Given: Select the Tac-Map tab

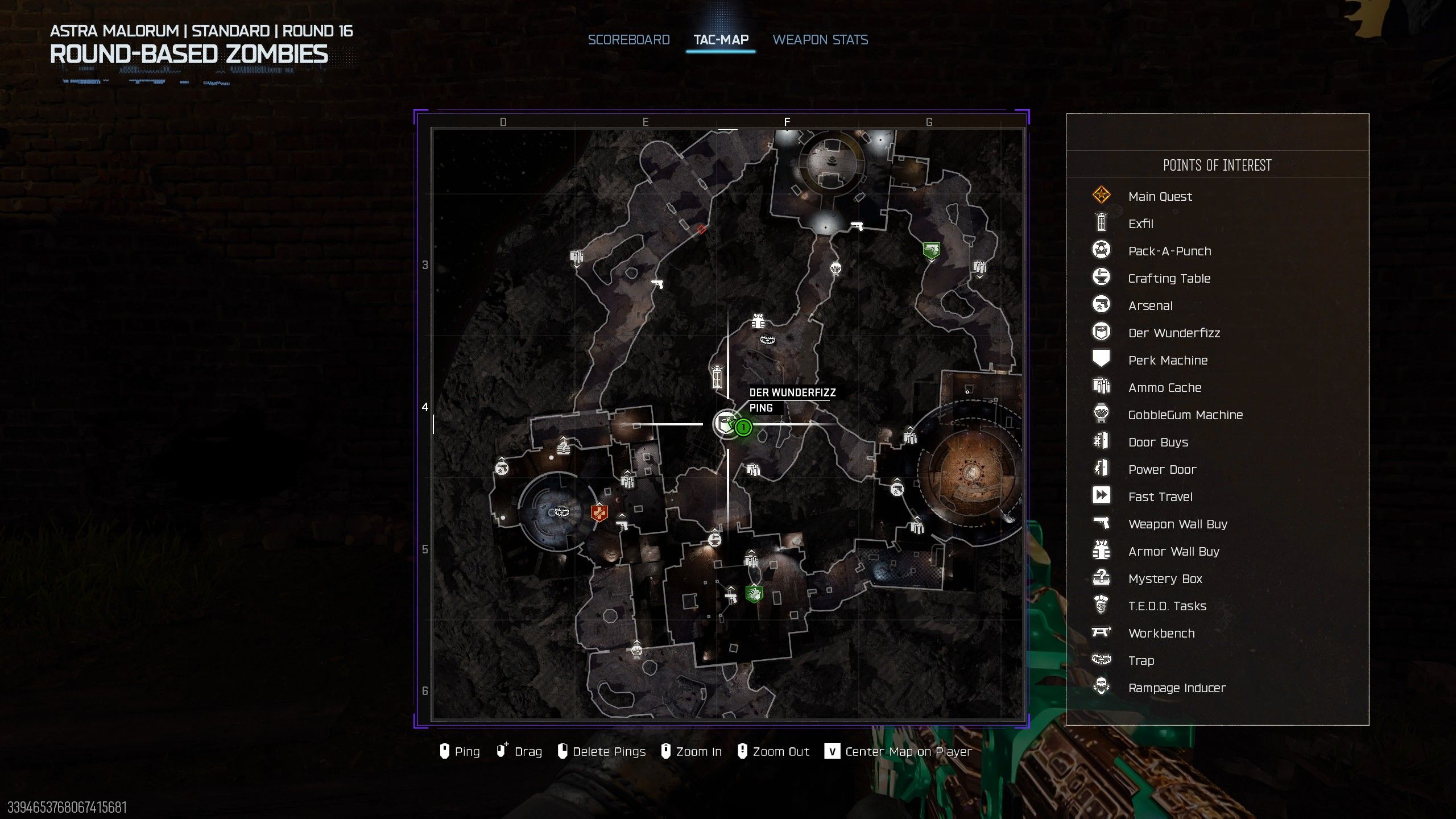Looking at the screenshot, I should pos(721,40).
